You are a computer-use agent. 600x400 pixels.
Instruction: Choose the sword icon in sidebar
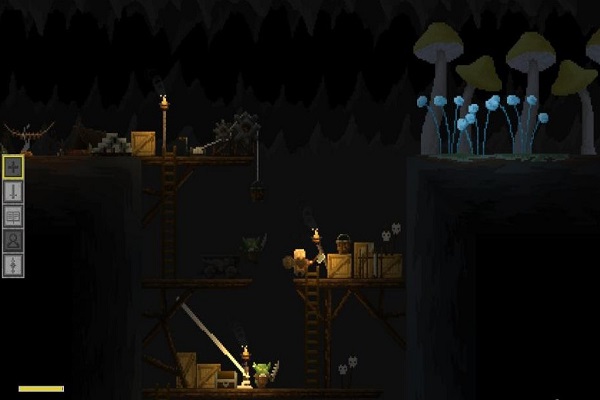13,191
